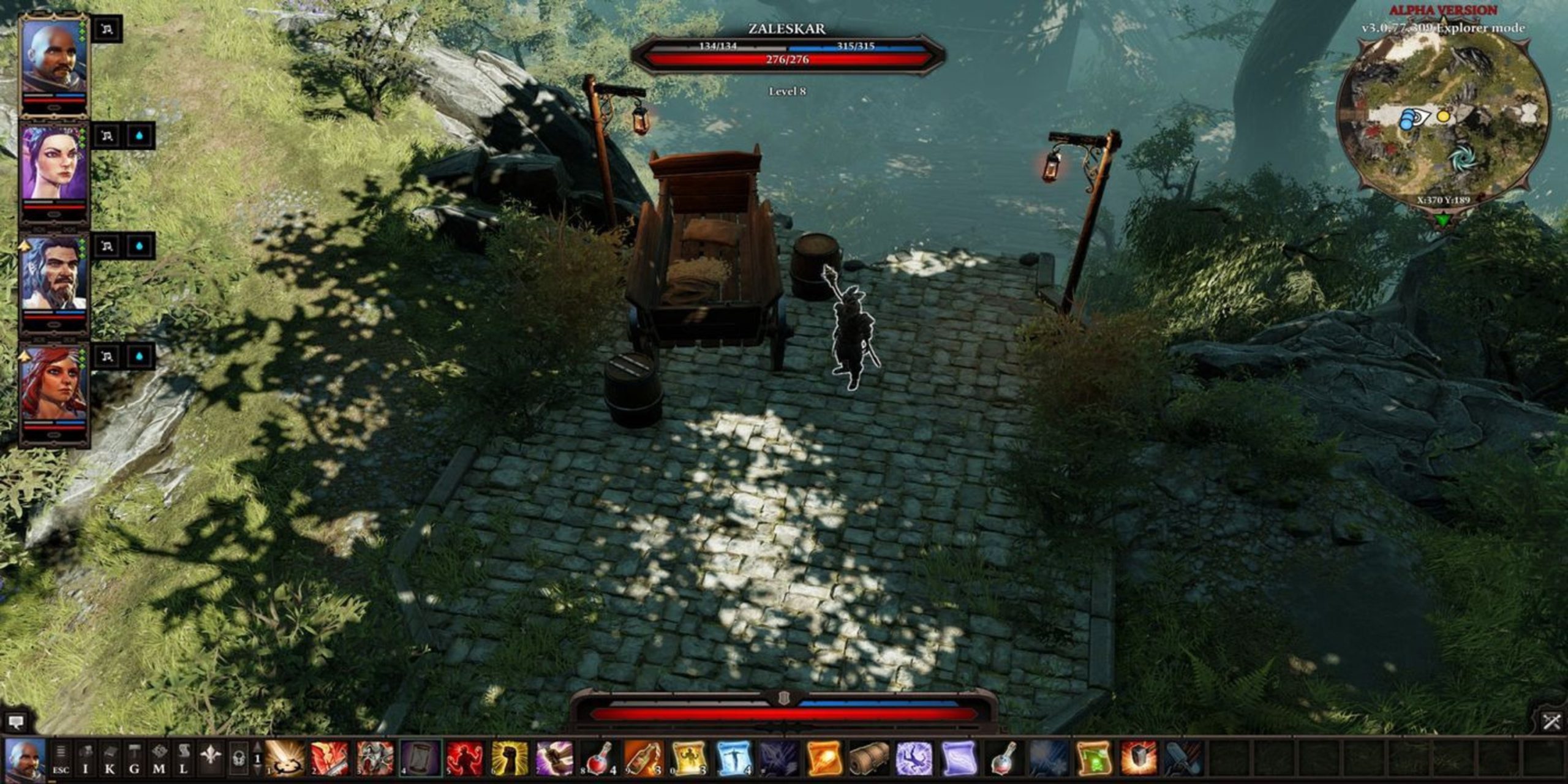Open crafting with the hammer G button
The width and height of the screenshot is (1568, 784).
(135, 759)
